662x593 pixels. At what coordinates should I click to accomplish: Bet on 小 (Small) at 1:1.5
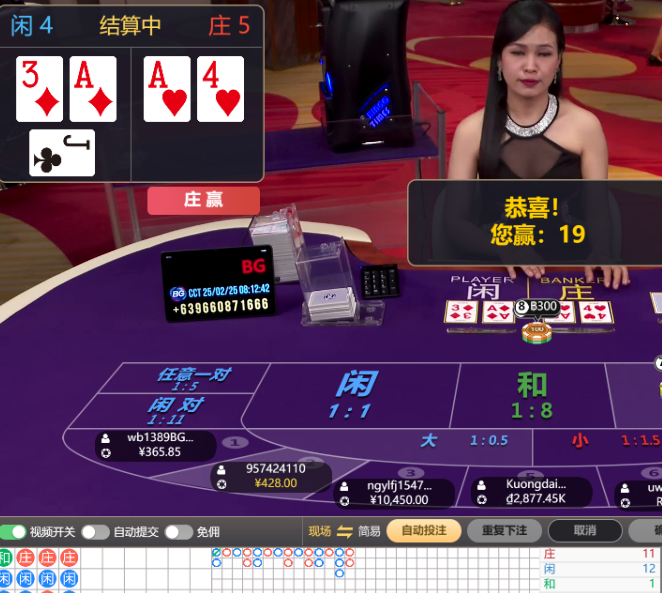point(612,440)
